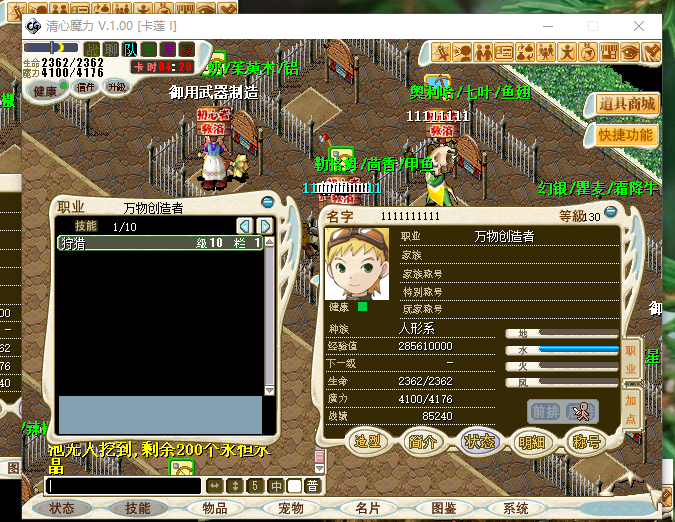Go to the previous skill page arrow

pos(244,226)
